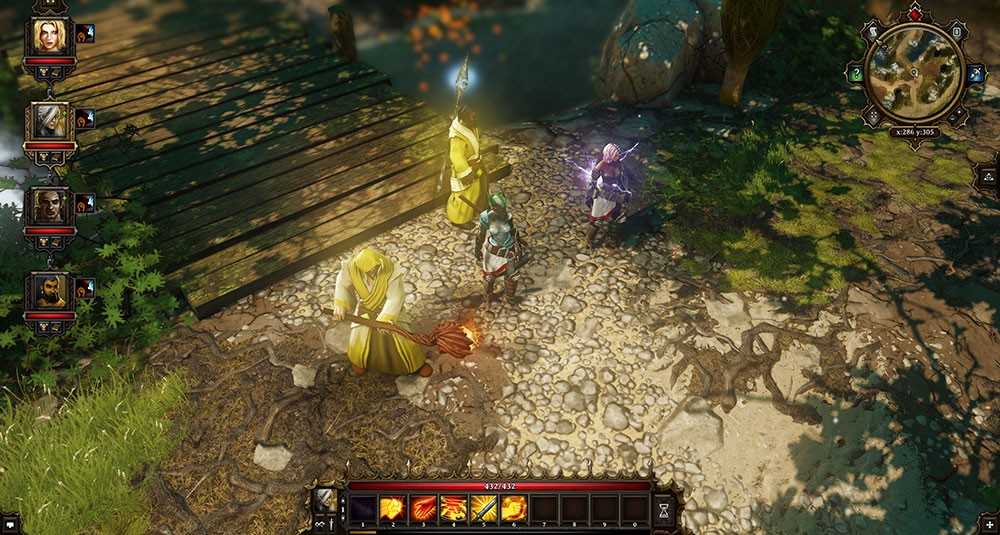Screen dimensions: 1000x535
Task: Select the white-haired character portrait
Action: (48, 121)
